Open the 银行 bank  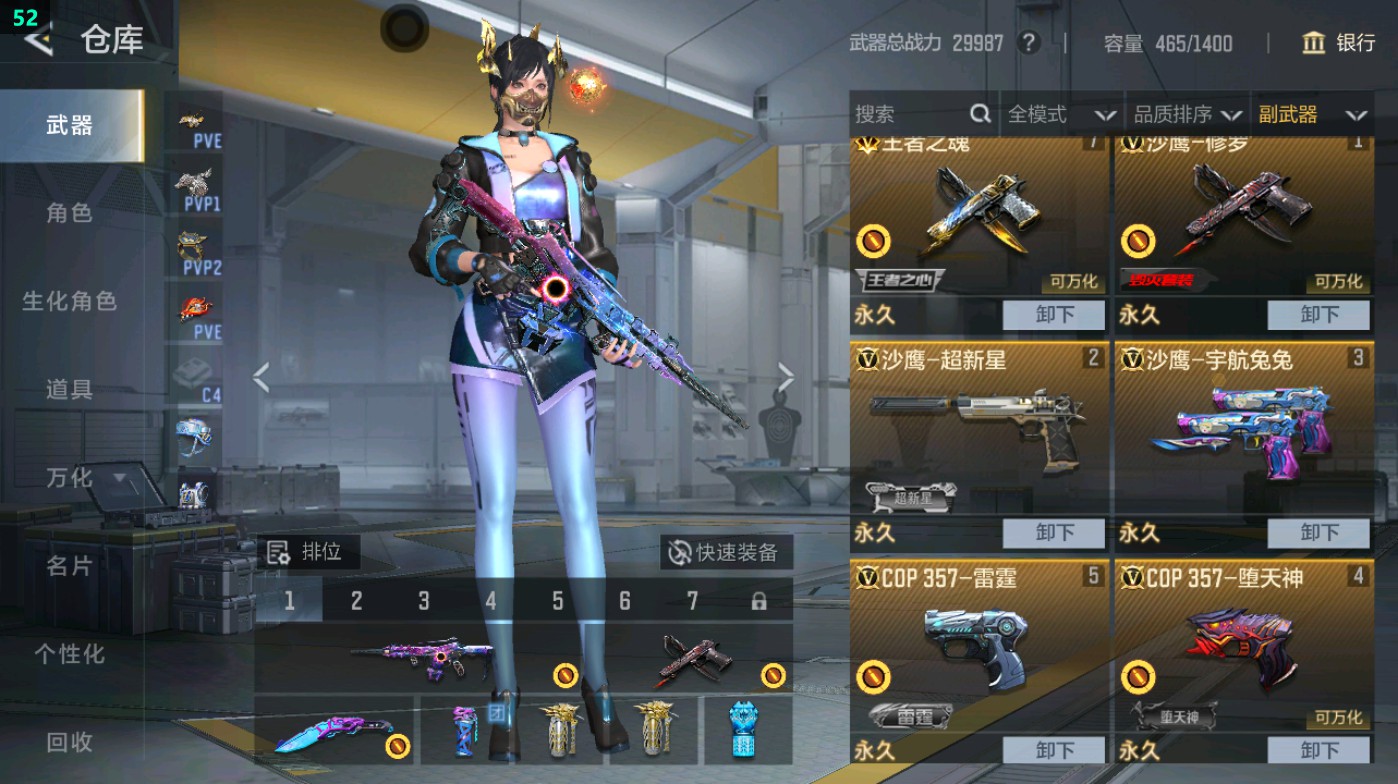click(x=1339, y=42)
